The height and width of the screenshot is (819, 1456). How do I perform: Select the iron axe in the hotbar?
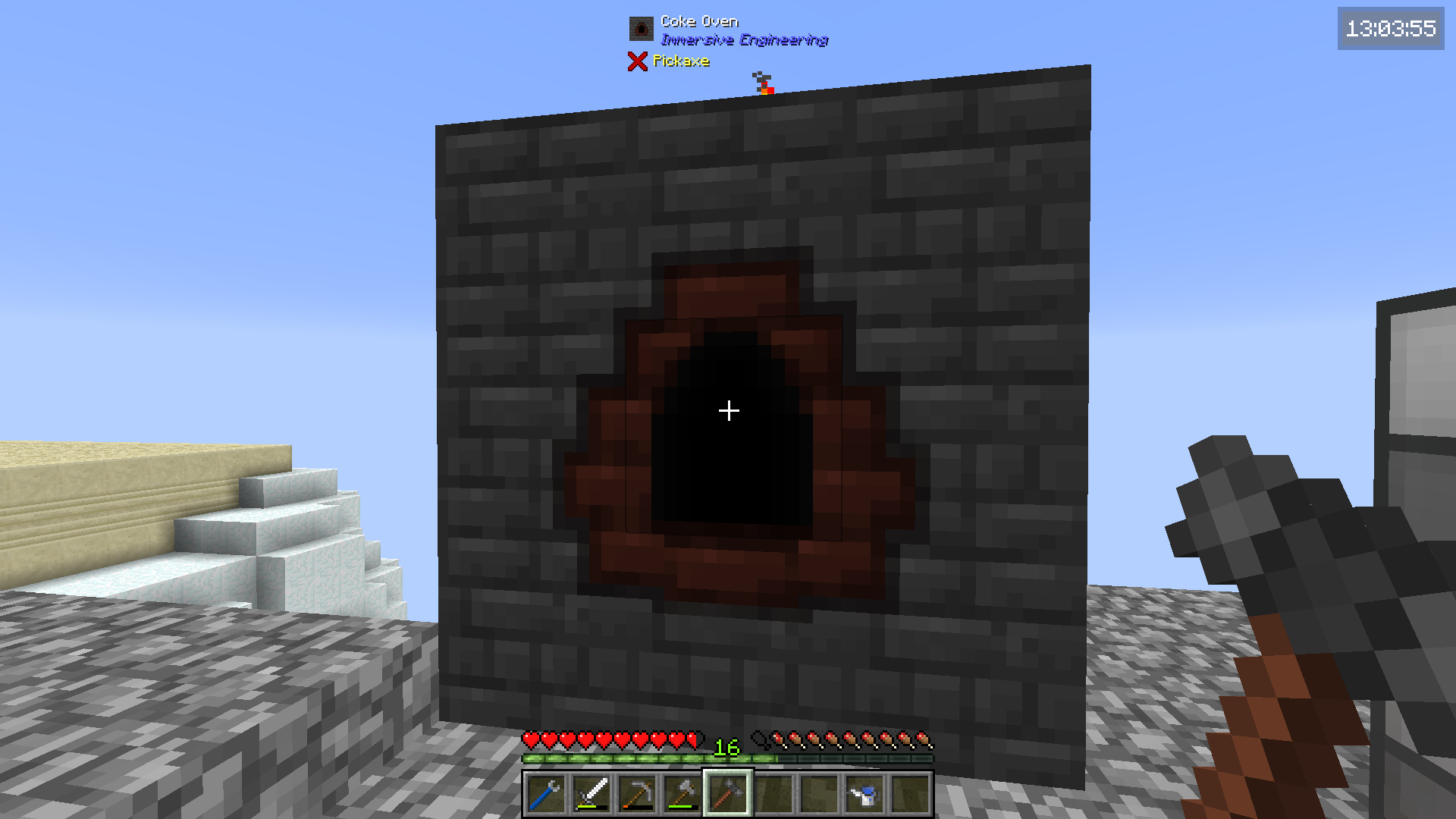[682, 795]
